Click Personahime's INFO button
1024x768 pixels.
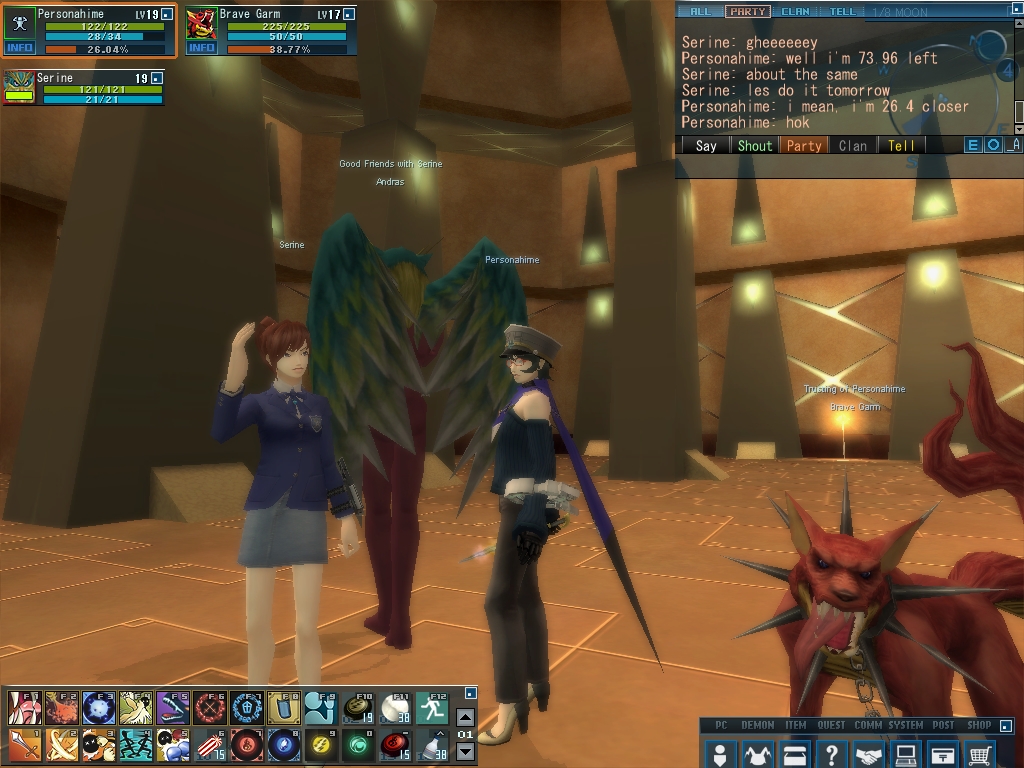tap(19, 47)
